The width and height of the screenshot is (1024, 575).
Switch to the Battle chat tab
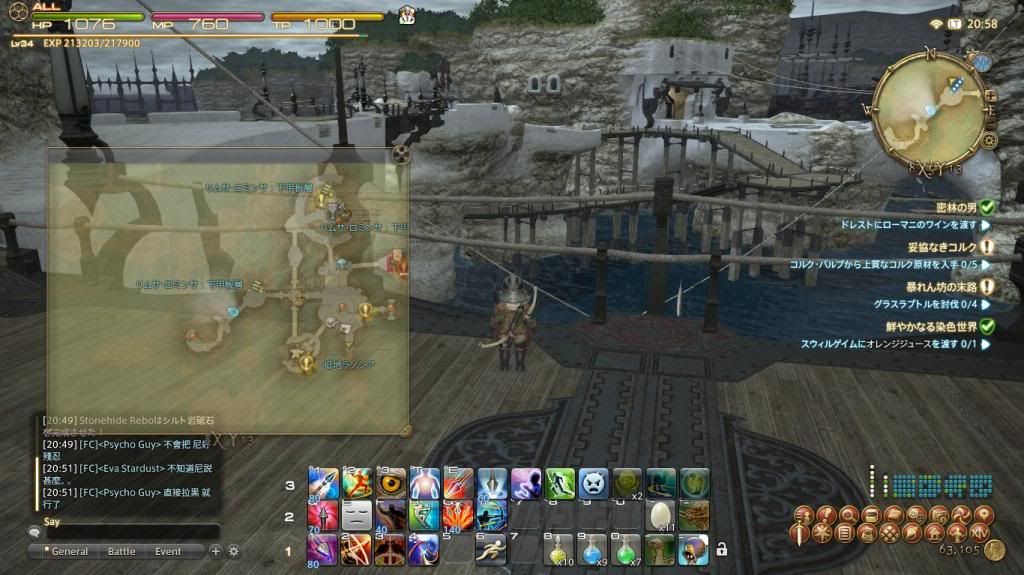121,551
